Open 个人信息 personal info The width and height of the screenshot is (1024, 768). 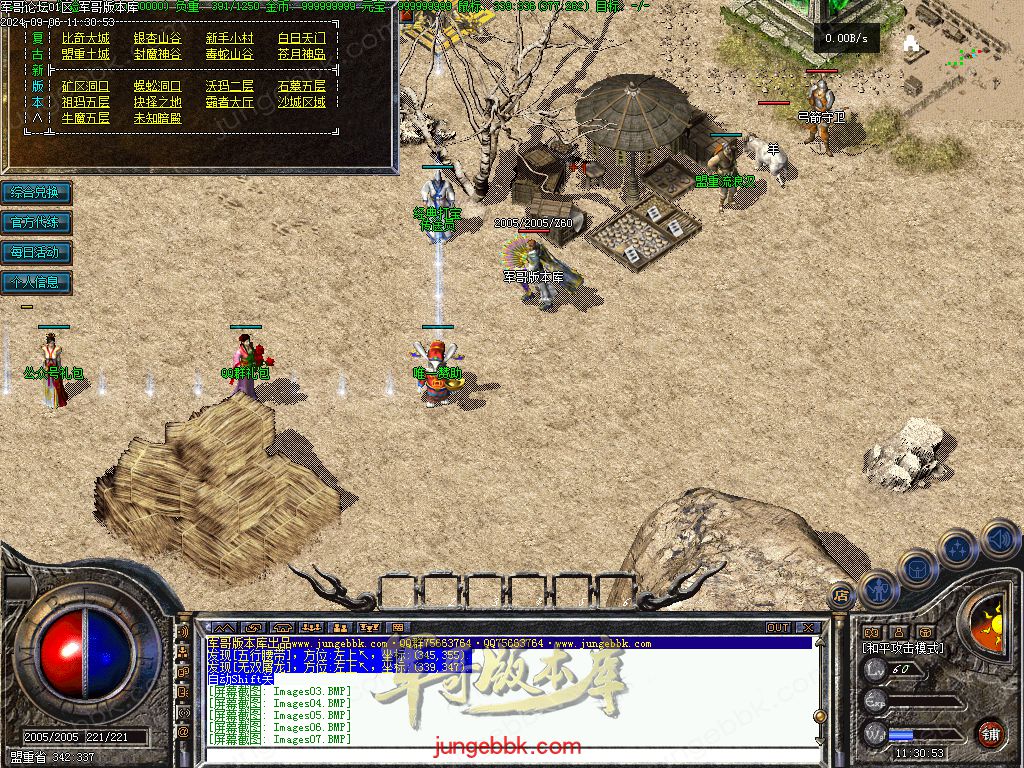[36, 282]
